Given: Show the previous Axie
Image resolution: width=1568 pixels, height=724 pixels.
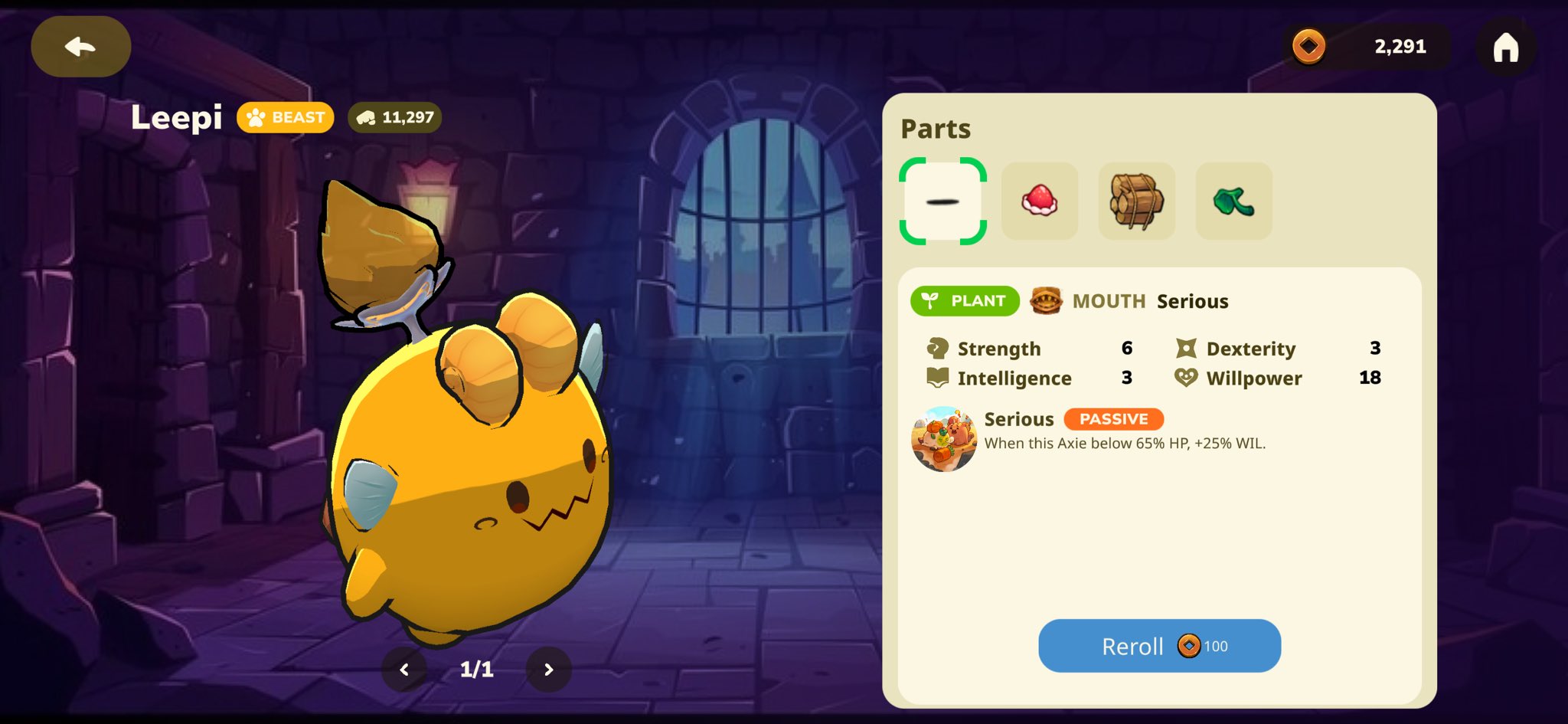Looking at the screenshot, I should click(404, 670).
